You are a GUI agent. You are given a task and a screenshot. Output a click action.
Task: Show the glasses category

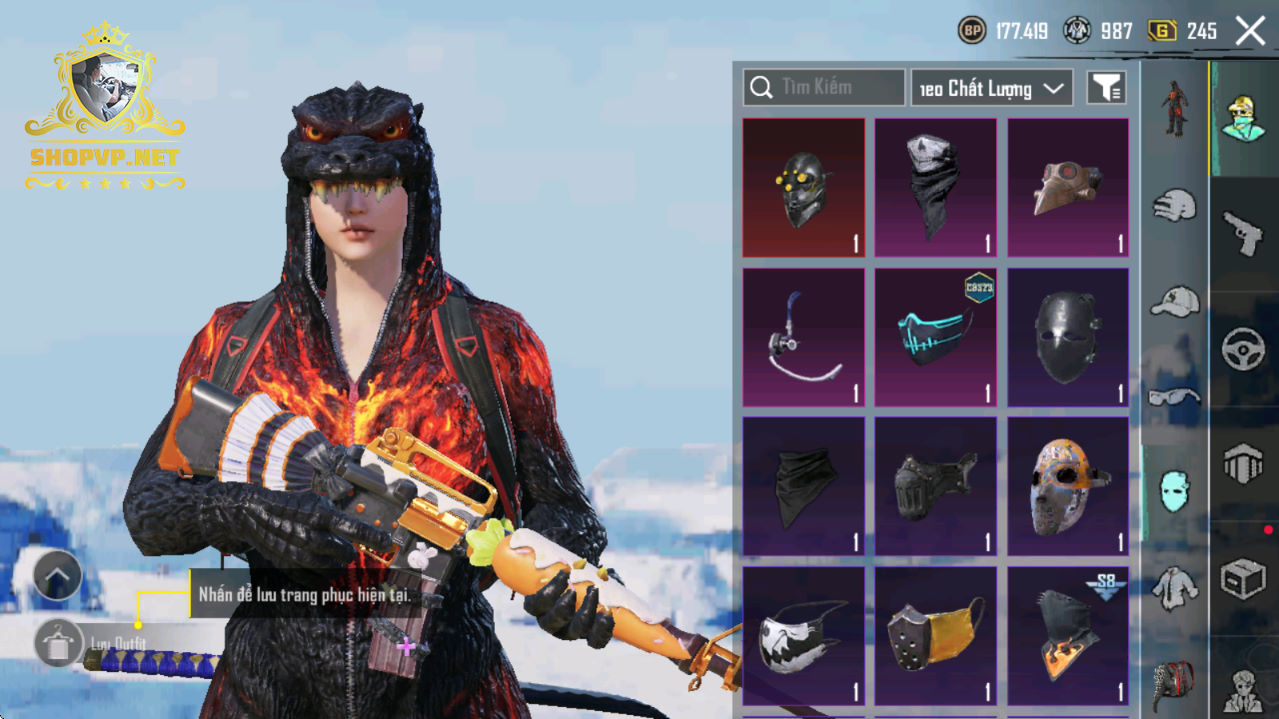[x=1174, y=397]
